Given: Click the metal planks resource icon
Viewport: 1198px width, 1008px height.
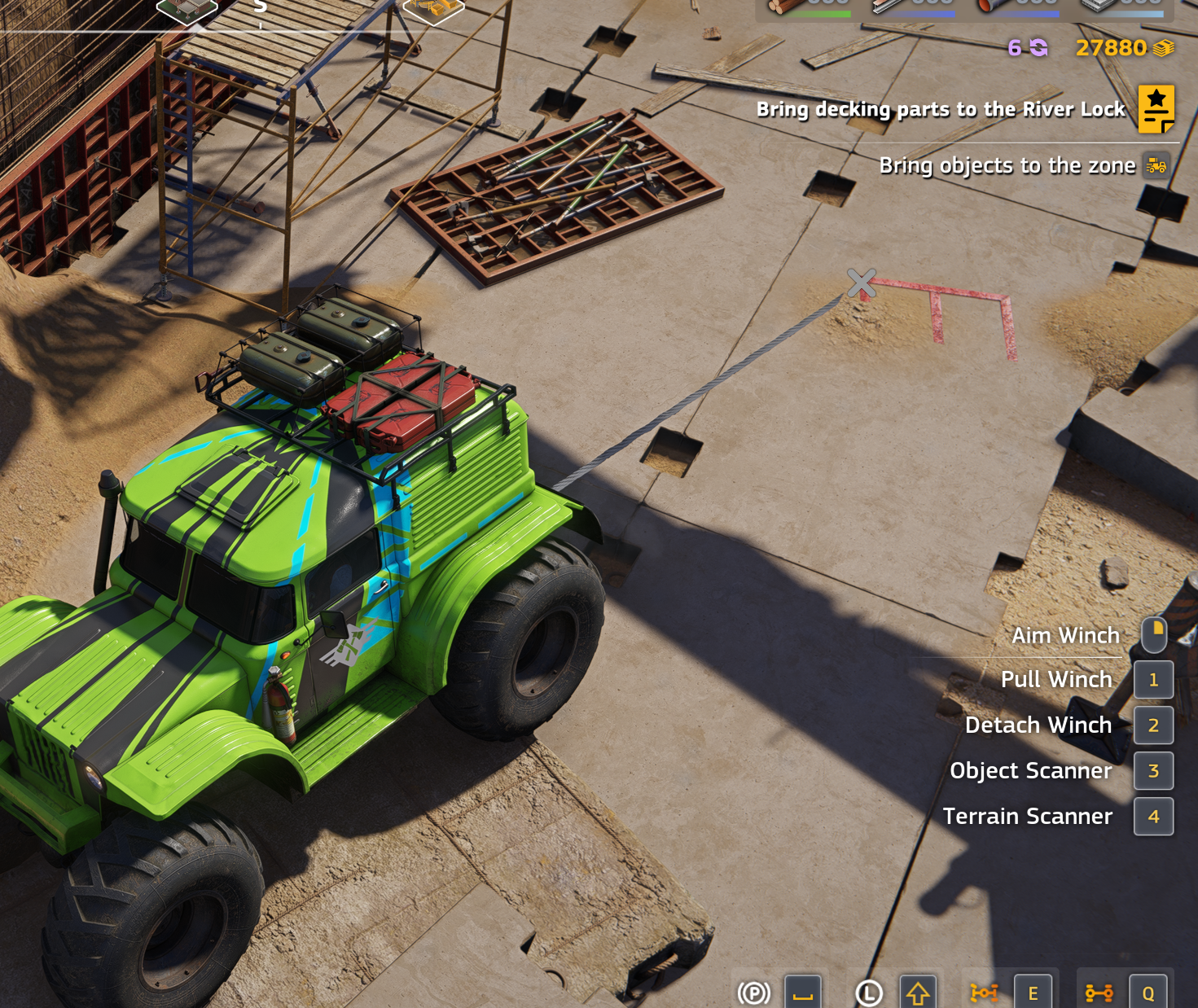Looking at the screenshot, I should tap(1095, 7).
